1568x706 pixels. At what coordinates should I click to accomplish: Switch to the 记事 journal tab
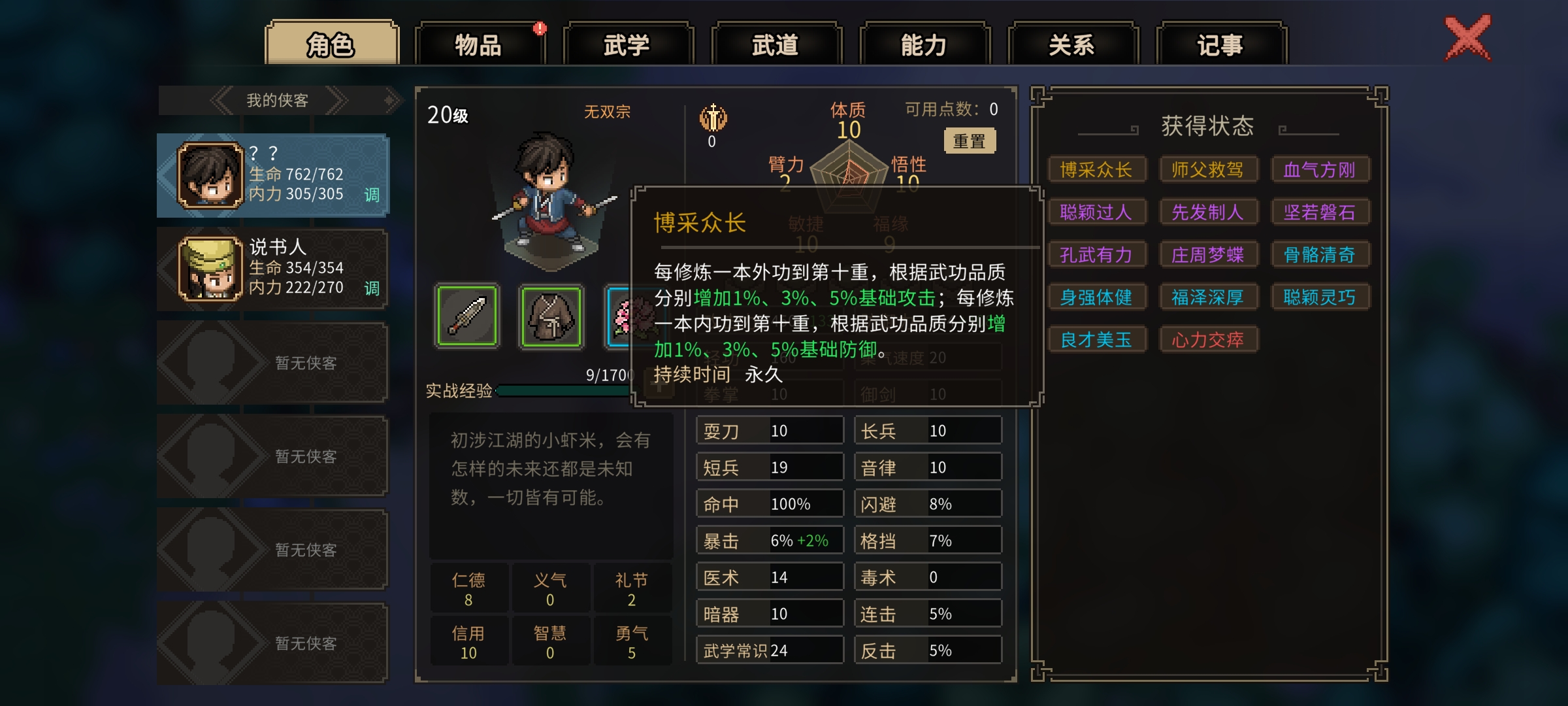coord(1220,44)
